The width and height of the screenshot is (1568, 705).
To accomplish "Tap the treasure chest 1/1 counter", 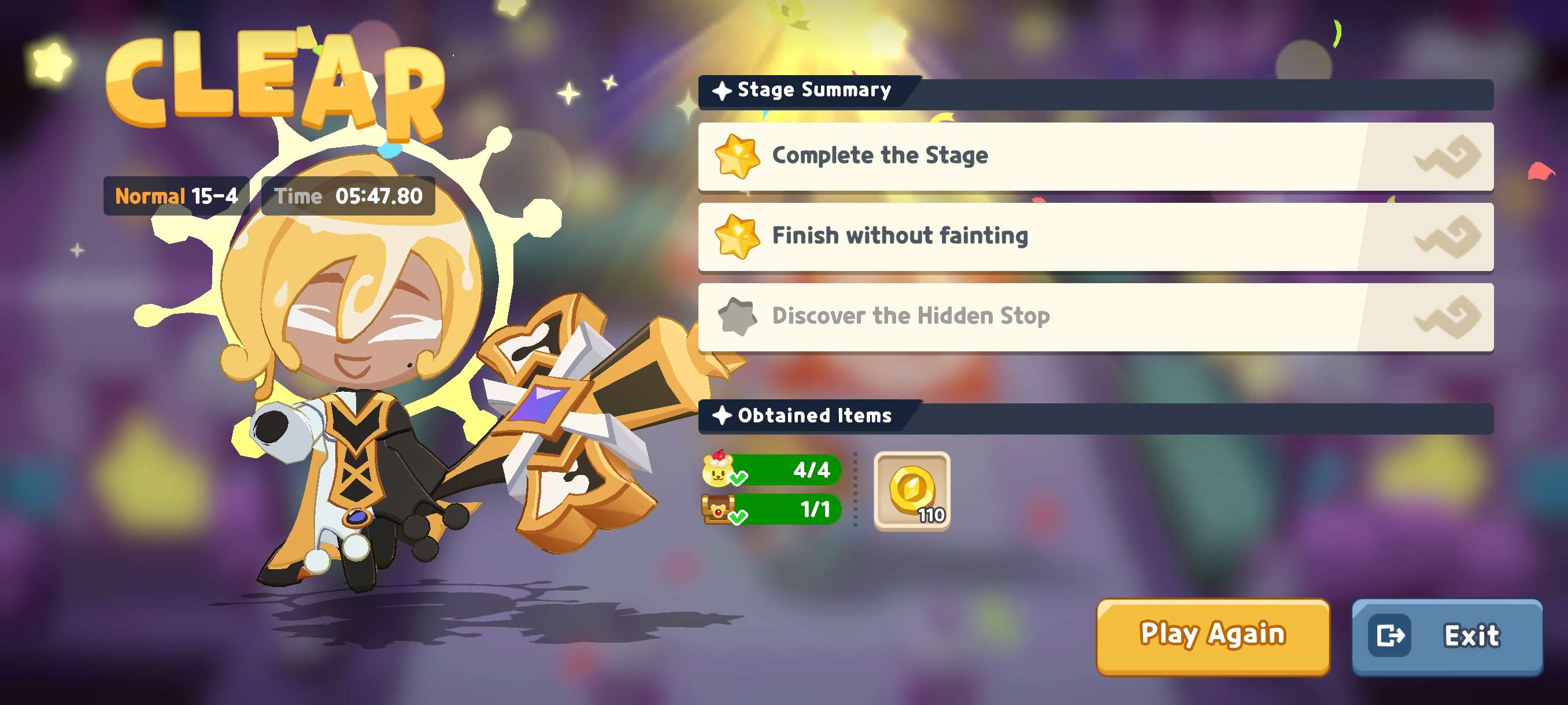I will (x=772, y=509).
